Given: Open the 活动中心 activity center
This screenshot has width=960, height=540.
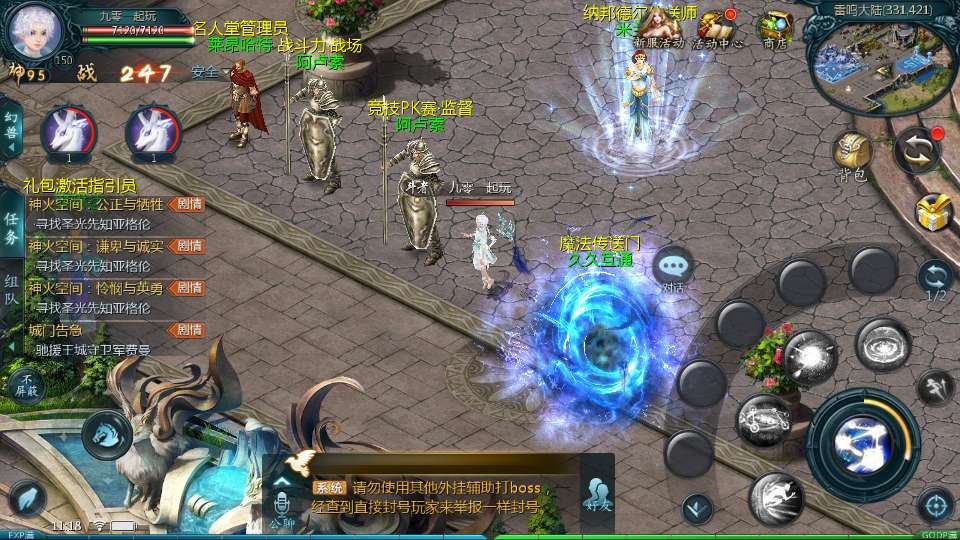Looking at the screenshot, I should pyautogui.click(x=717, y=26).
